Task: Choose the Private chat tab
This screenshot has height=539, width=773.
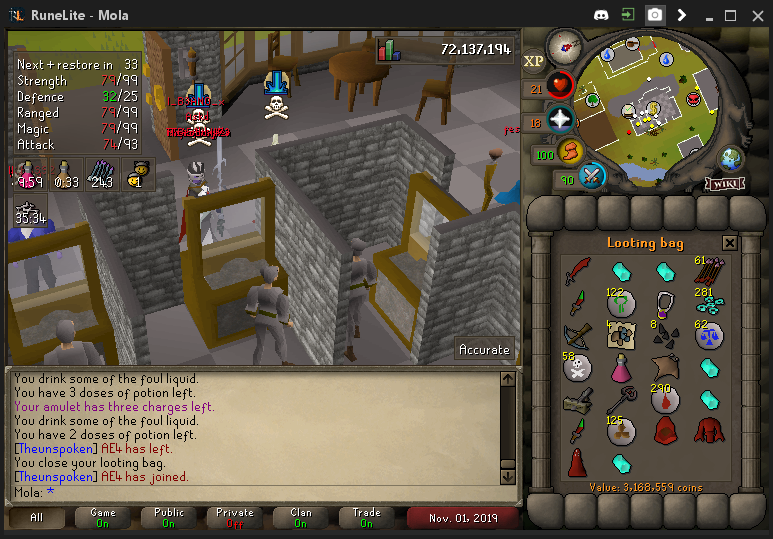Action: (x=235, y=517)
